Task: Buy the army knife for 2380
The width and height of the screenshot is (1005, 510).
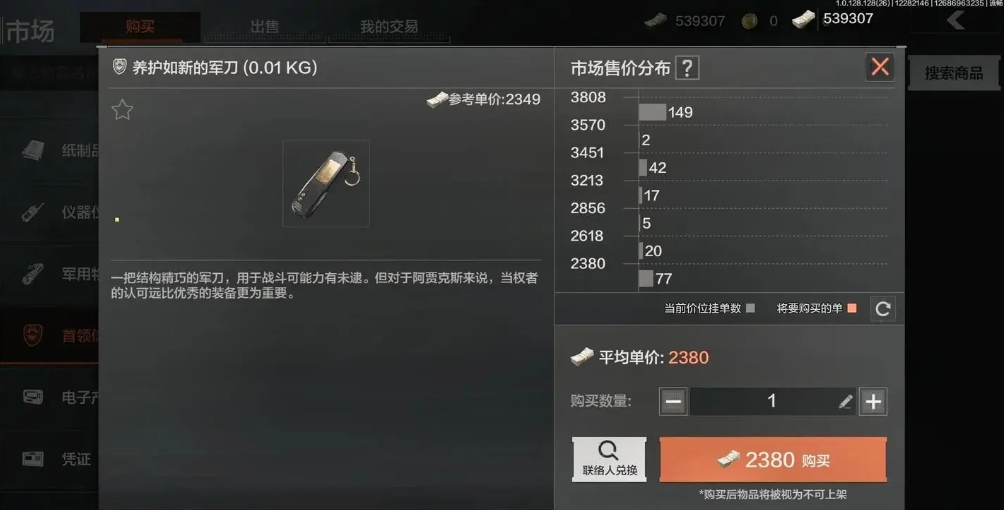Action: click(x=773, y=460)
